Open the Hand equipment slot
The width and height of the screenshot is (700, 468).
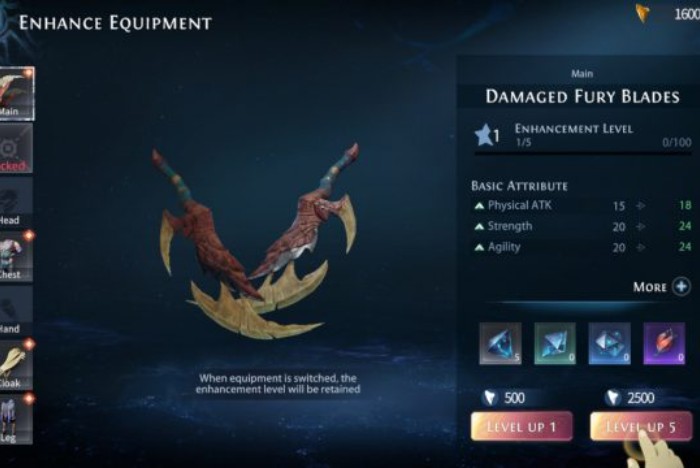[17, 311]
